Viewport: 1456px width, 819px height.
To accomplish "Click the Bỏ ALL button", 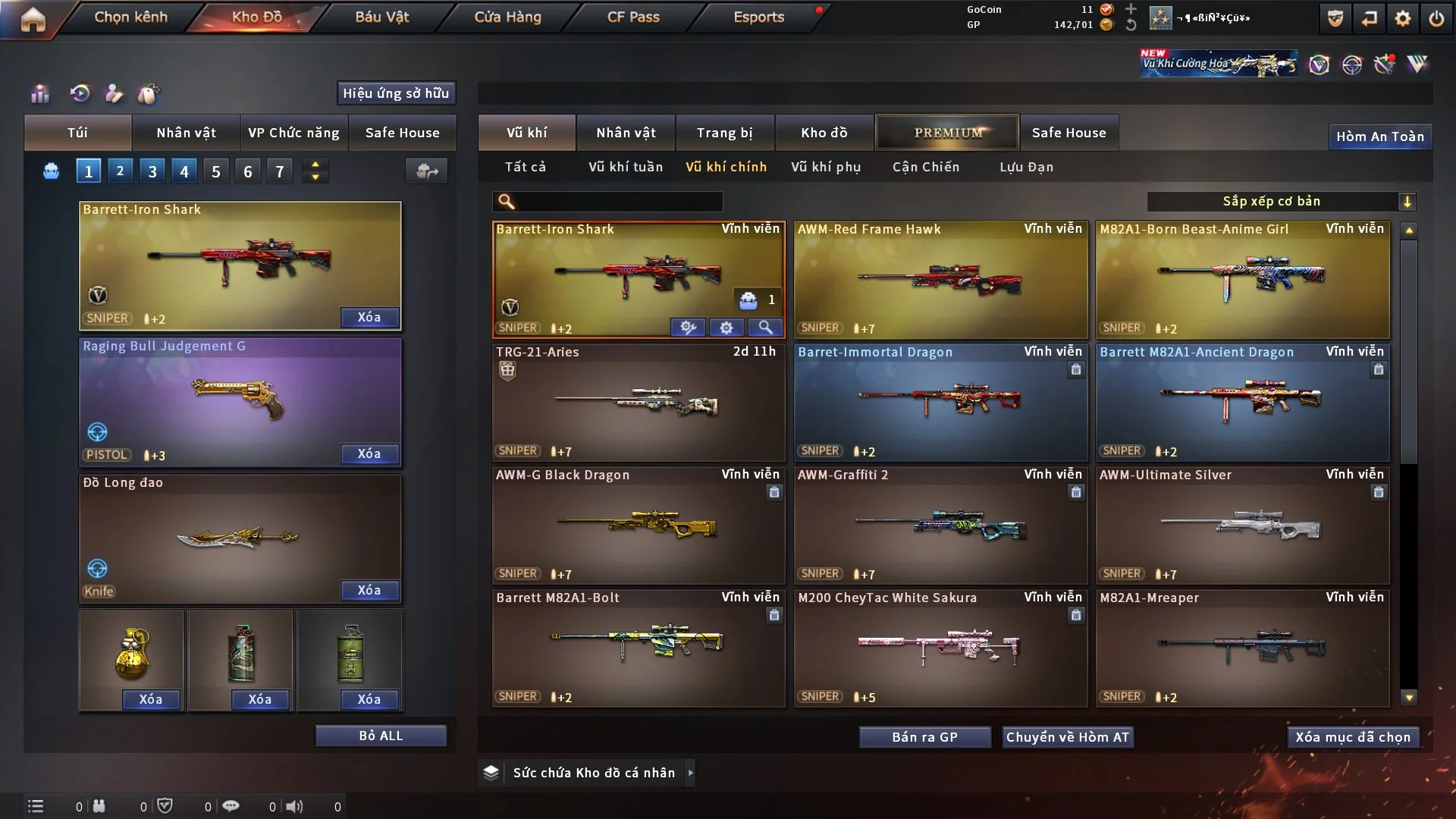I will (x=381, y=736).
